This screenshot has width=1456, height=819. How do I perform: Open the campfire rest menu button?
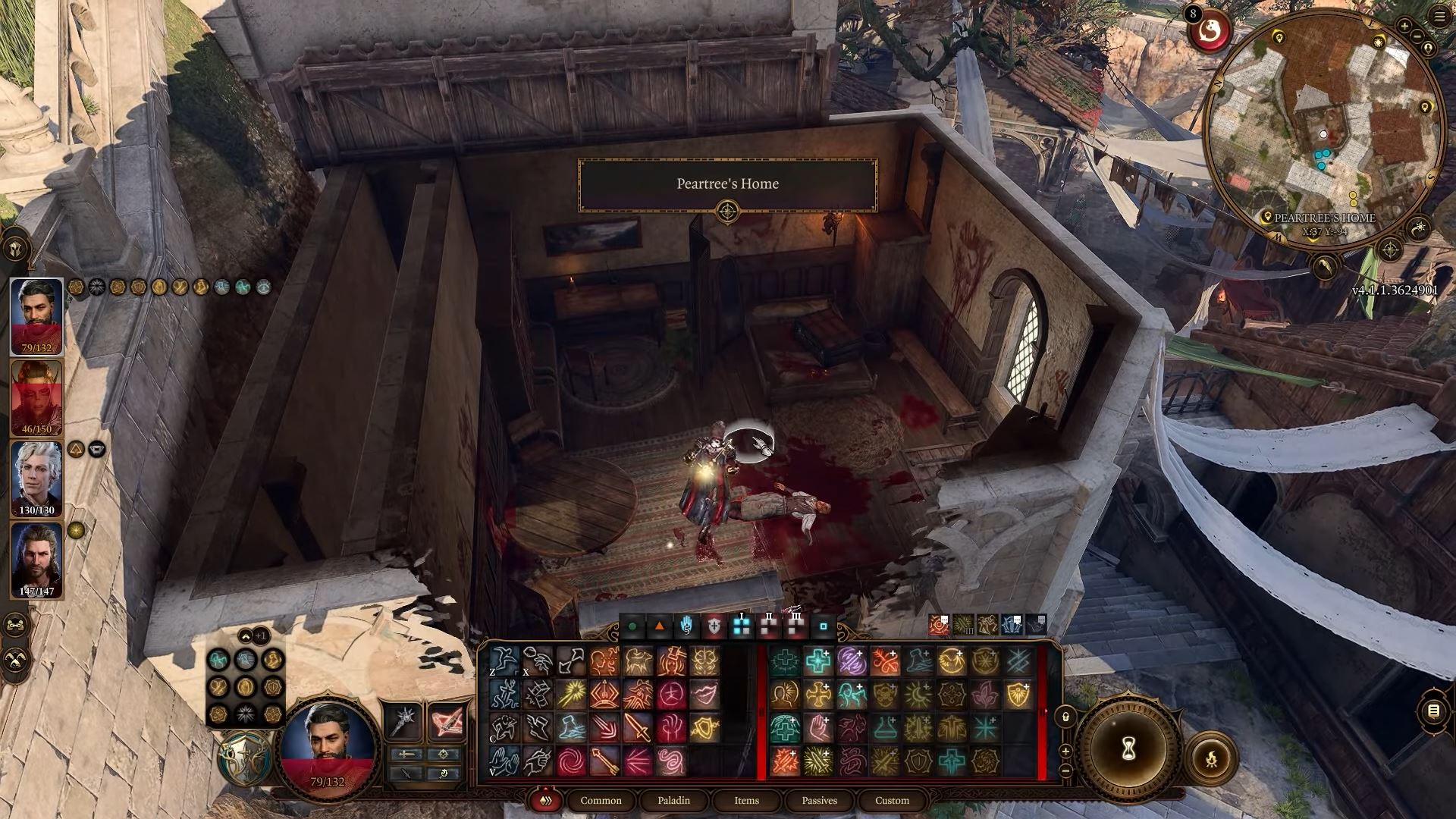tap(1210, 758)
